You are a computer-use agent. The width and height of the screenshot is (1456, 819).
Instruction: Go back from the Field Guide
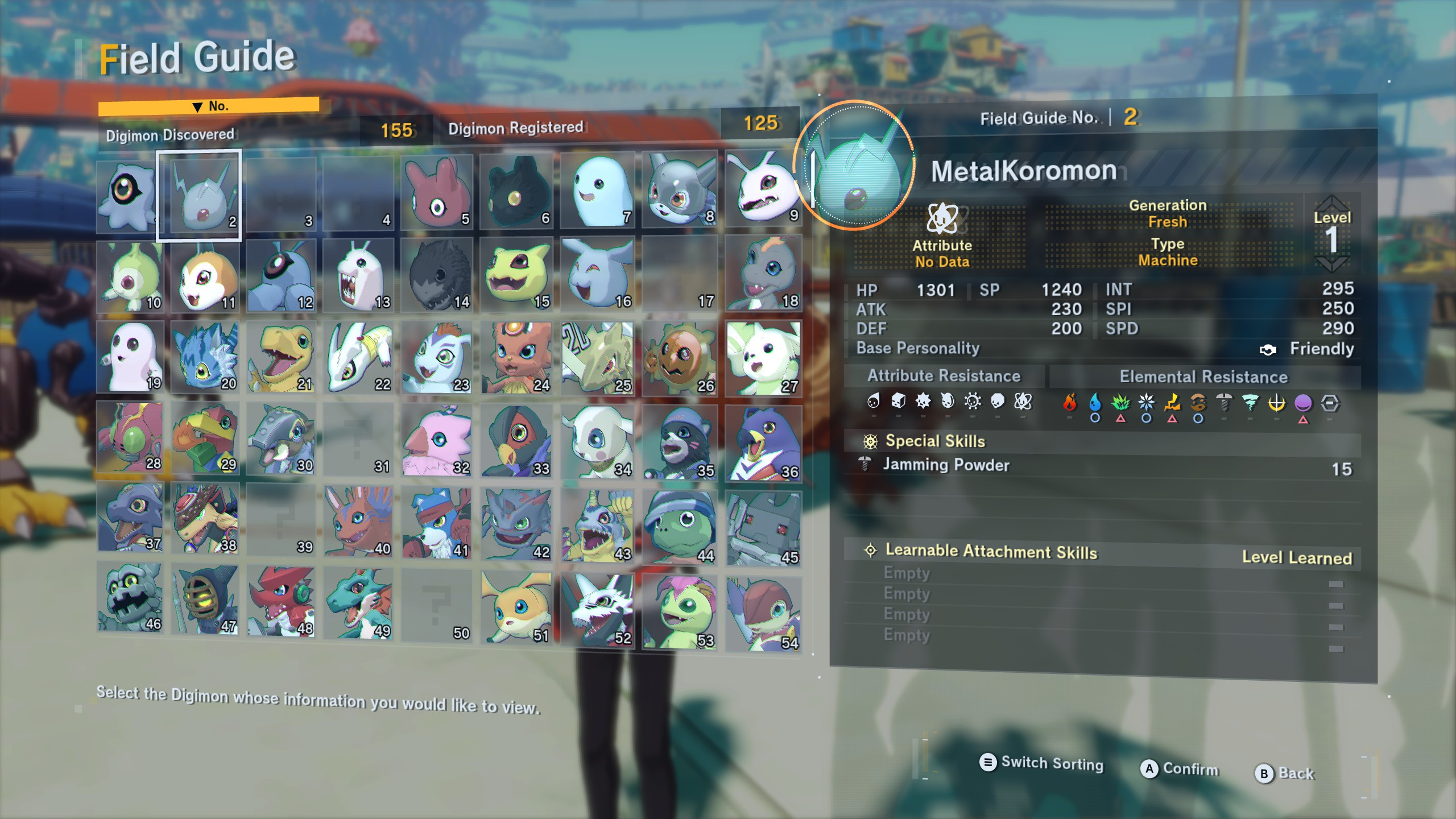click(x=1285, y=773)
